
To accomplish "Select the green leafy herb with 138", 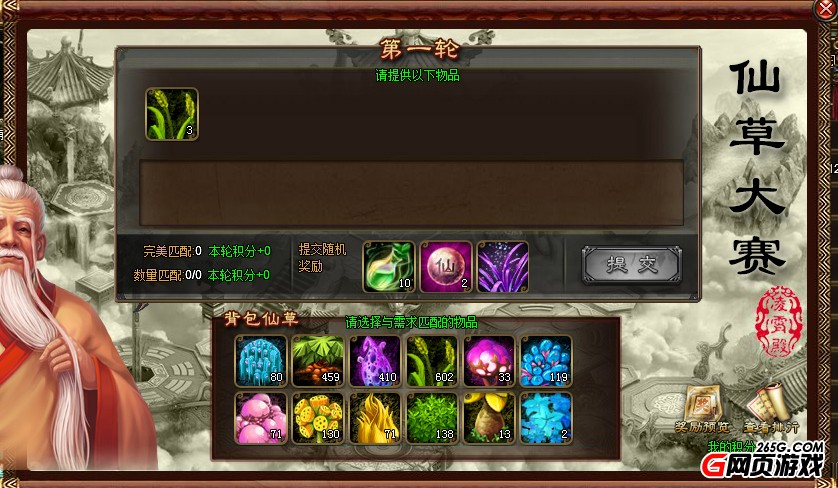I will tap(432, 418).
